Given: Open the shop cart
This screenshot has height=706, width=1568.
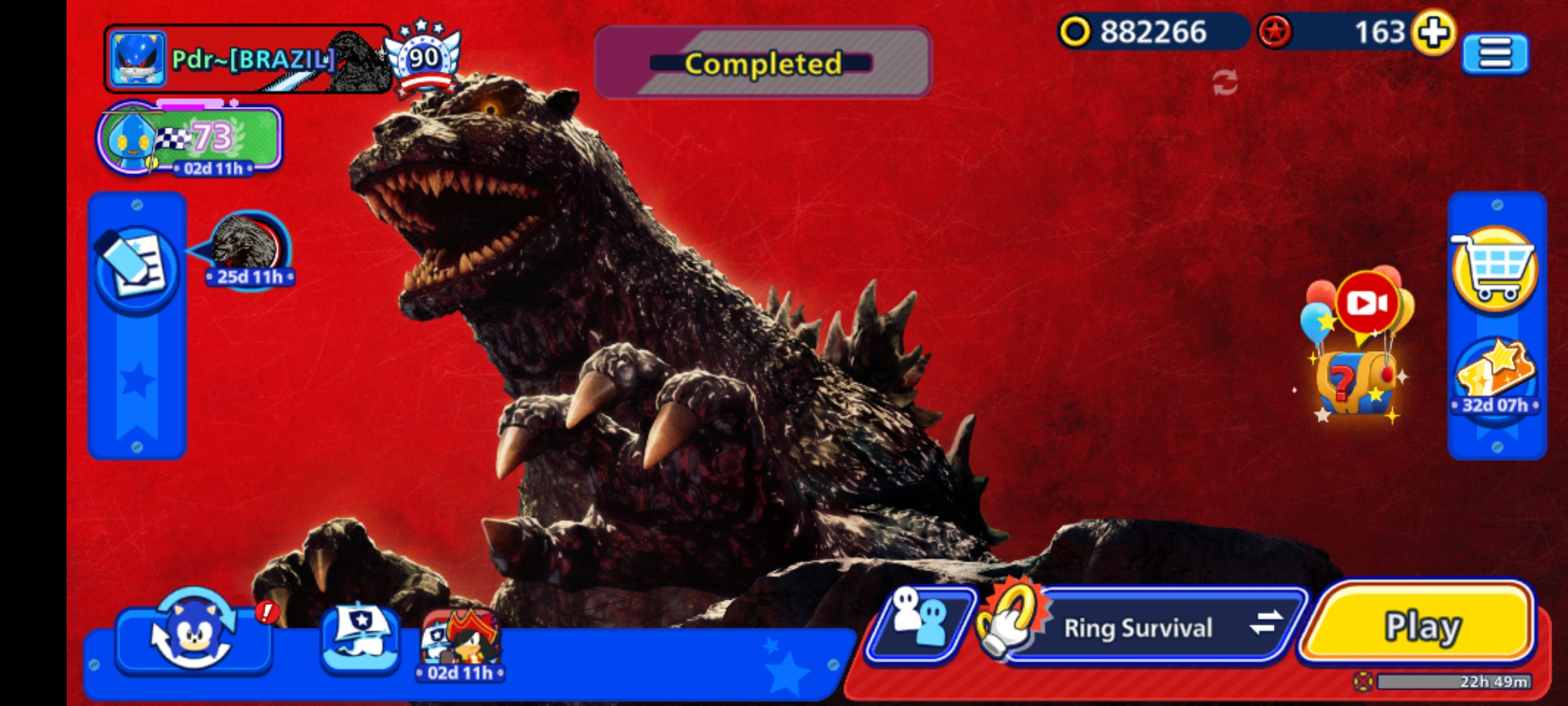Looking at the screenshot, I should pyautogui.click(x=1495, y=268).
